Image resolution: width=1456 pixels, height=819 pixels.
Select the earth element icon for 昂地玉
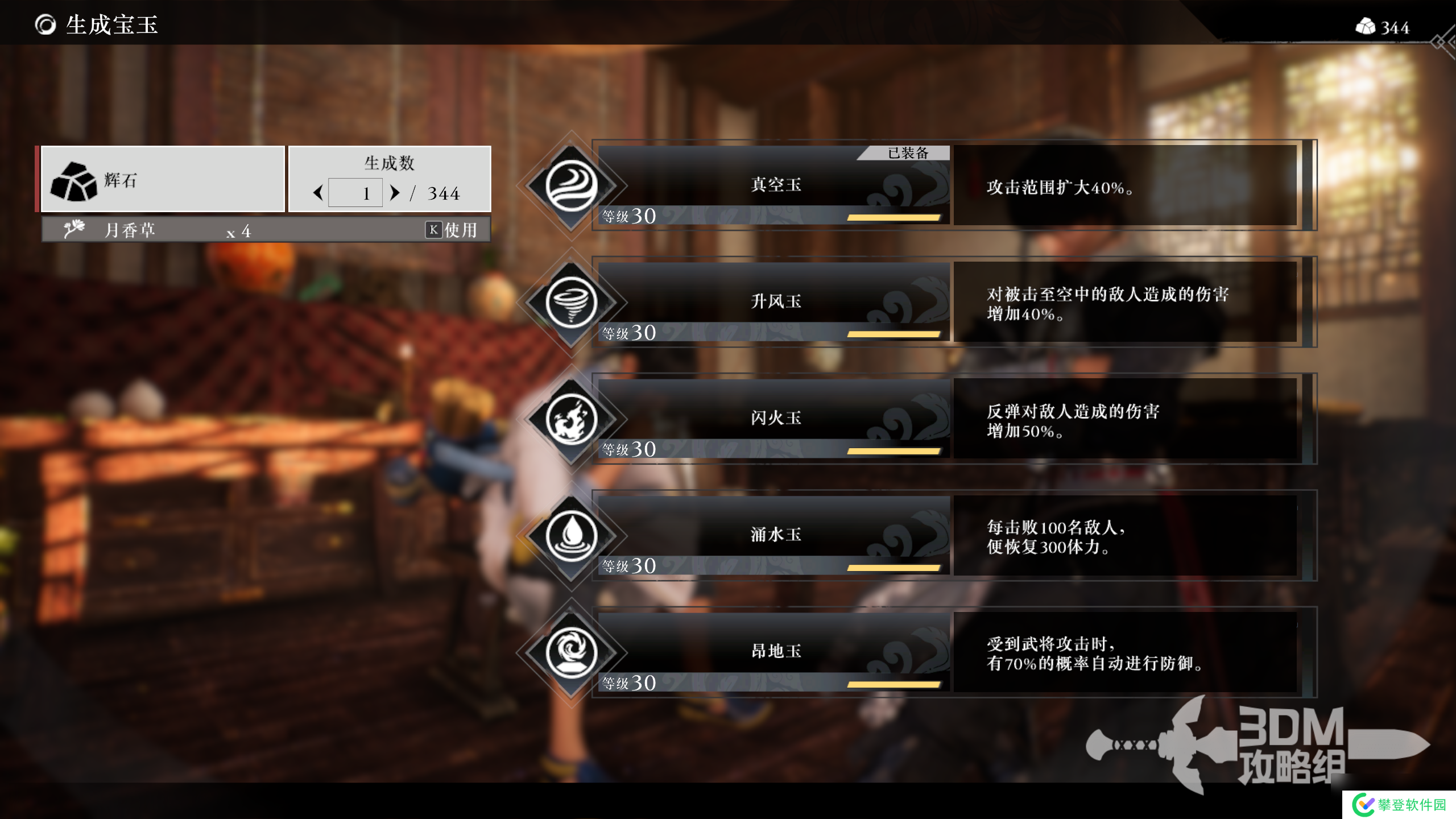click(x=571, y=653)
